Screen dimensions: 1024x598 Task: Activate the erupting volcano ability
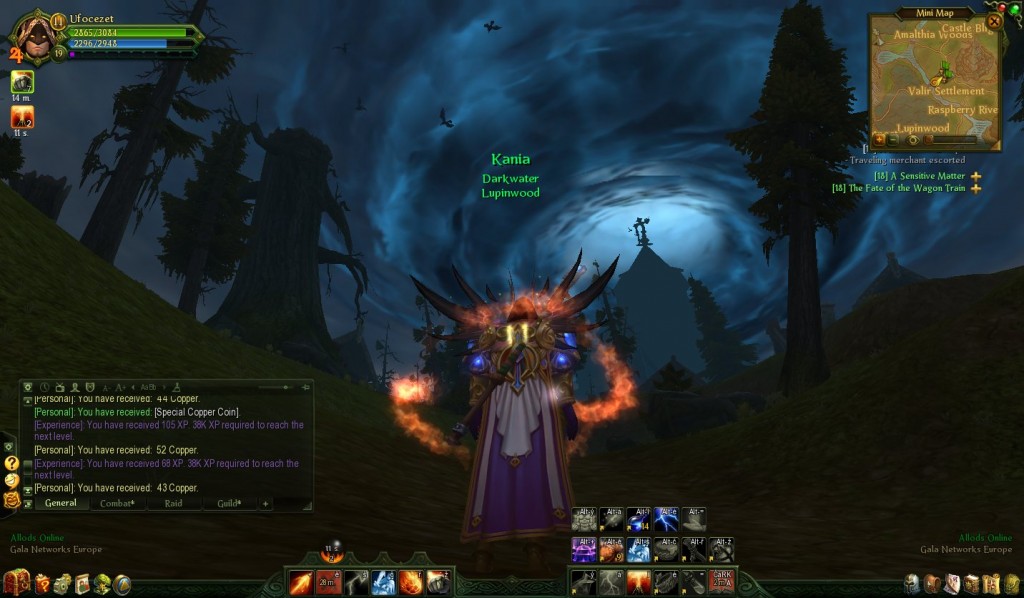pos(639,581)
